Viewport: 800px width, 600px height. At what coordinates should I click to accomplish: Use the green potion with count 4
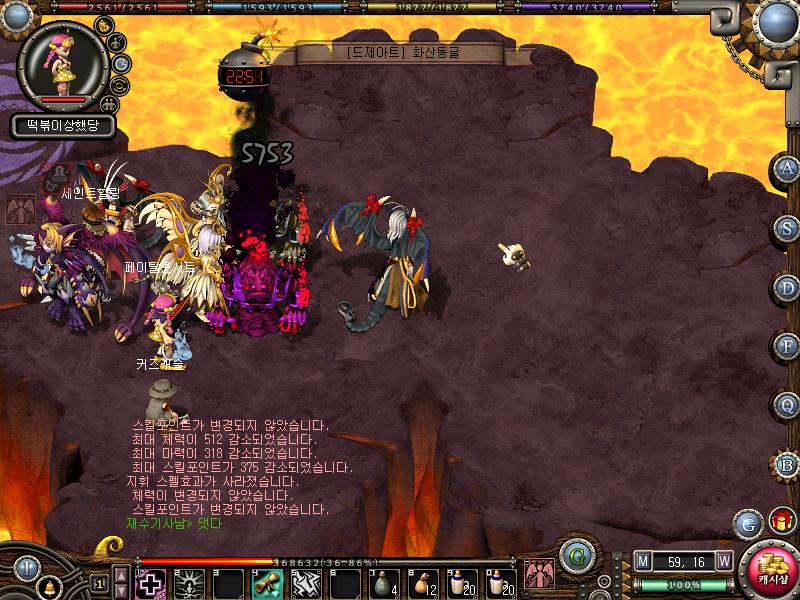click(x=384, y=583)
